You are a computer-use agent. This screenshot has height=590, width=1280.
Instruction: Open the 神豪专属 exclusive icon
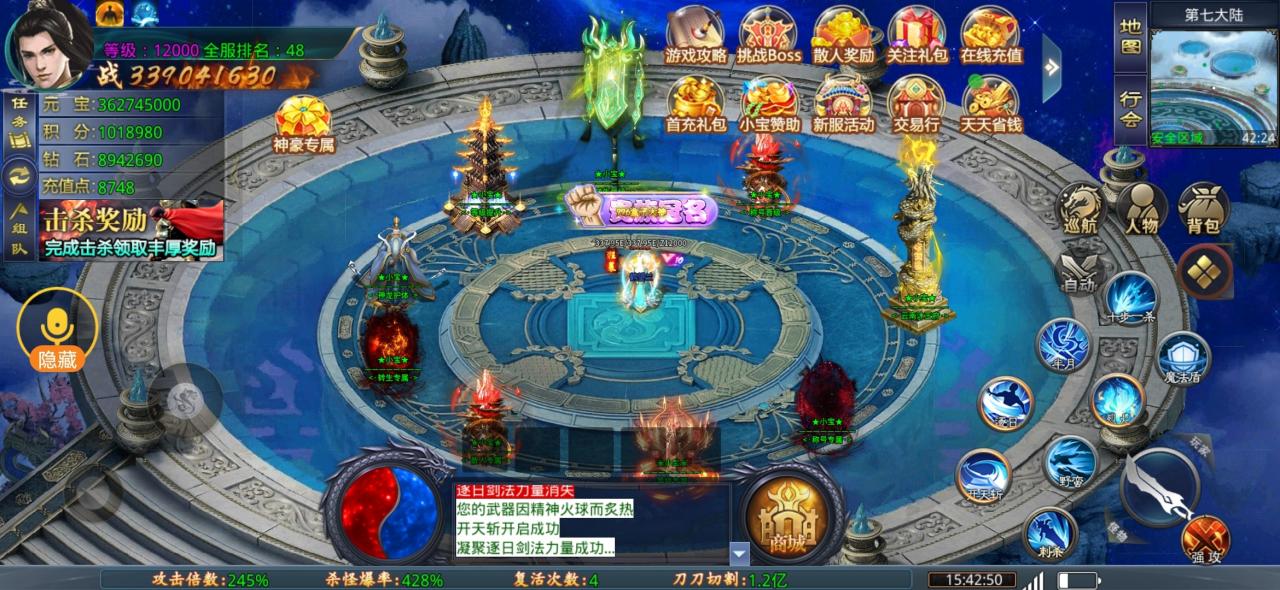[303, 123]
